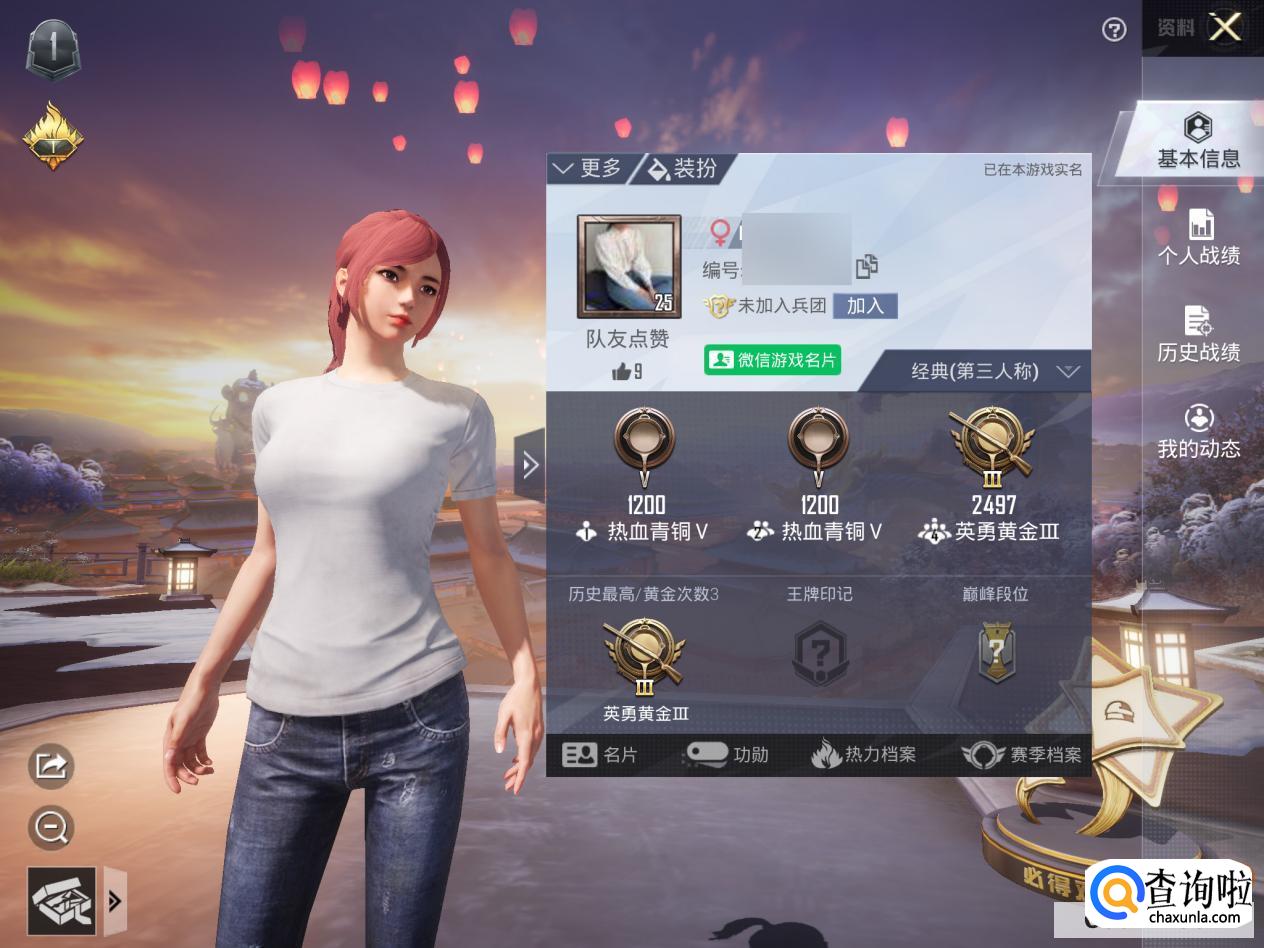The height and width of the screenshot is (948, 1264).
Task: Open the 名片 section
Action: pyautogui.click(x=600, y=755)
